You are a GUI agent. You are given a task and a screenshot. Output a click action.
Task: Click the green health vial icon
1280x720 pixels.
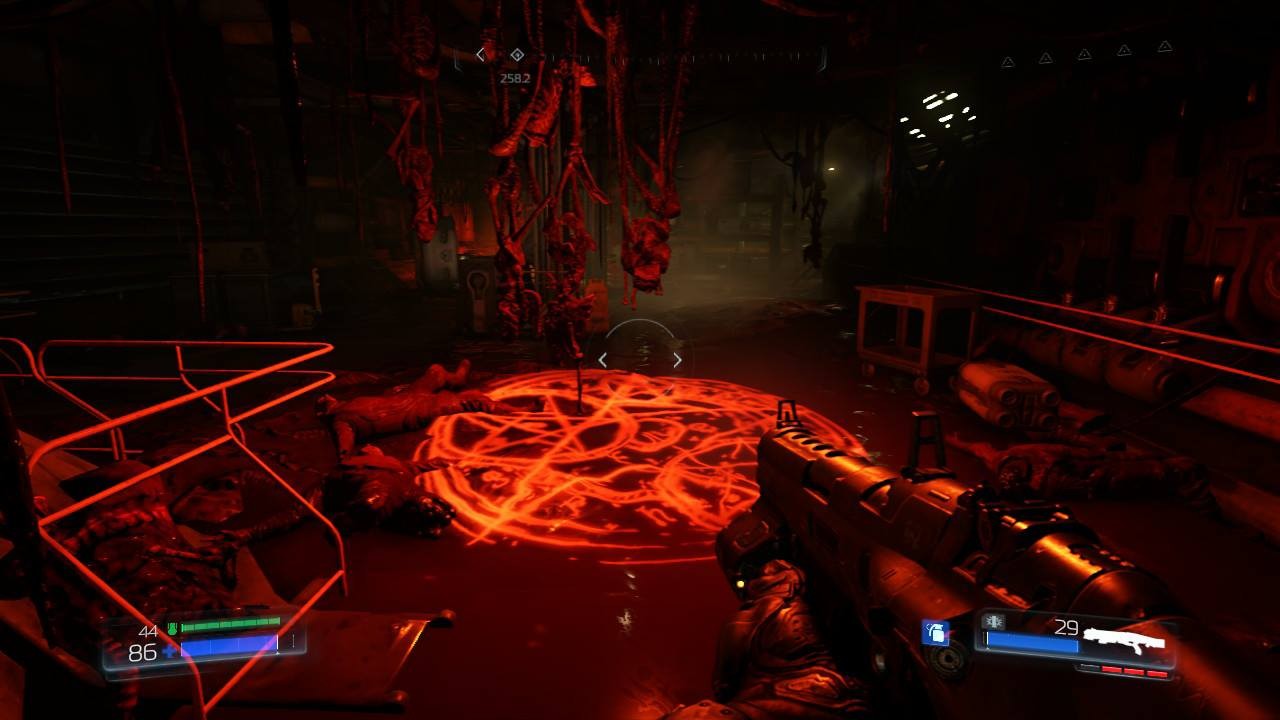click(x=173, y=630)
